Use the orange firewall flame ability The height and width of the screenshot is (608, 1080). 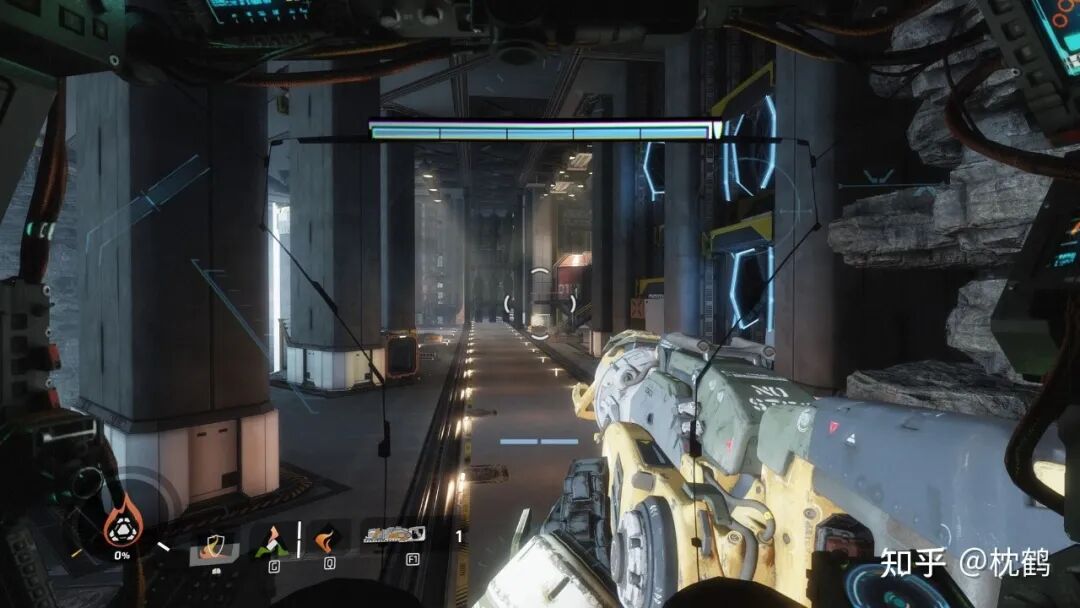327,541
